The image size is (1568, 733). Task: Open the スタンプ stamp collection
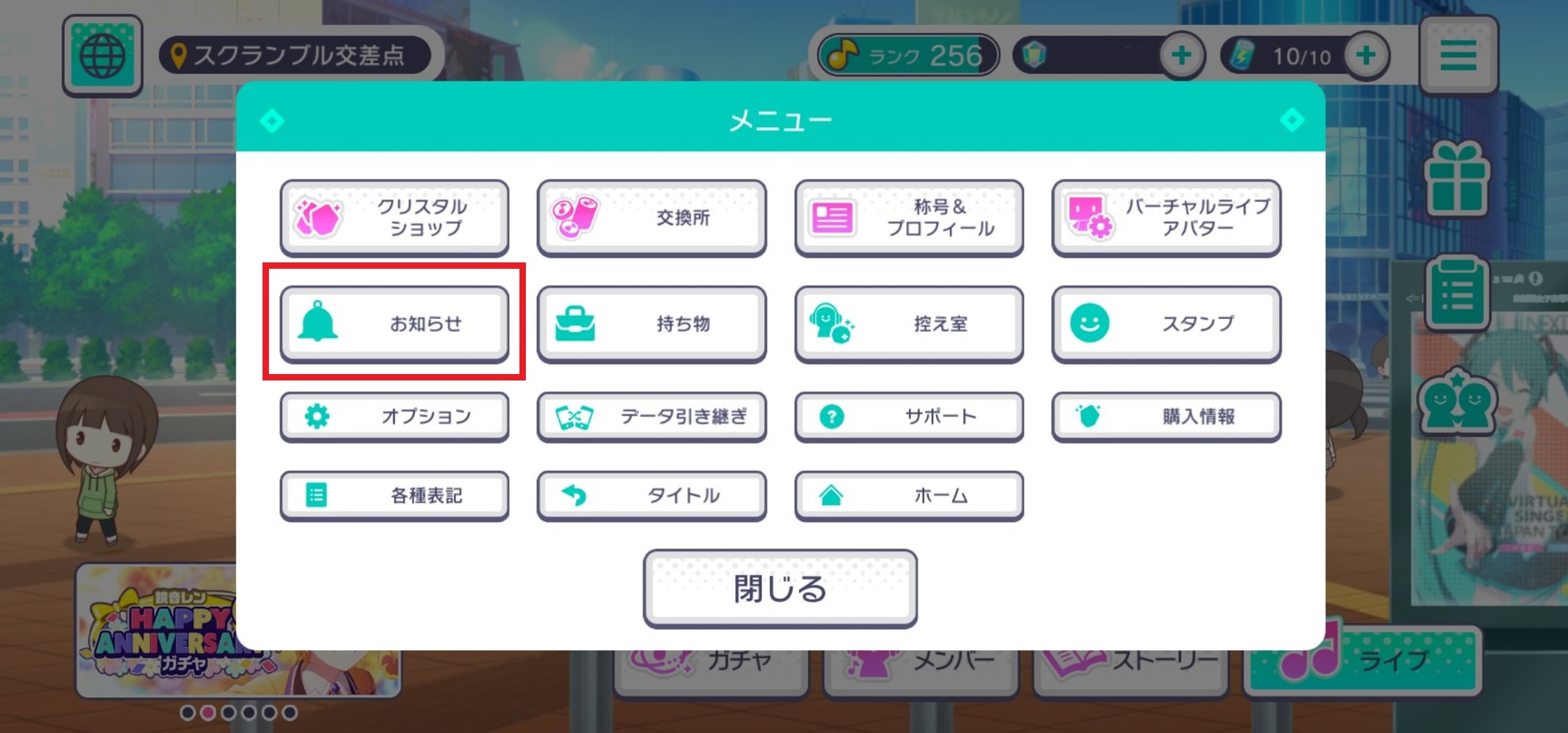(1165, 324)
